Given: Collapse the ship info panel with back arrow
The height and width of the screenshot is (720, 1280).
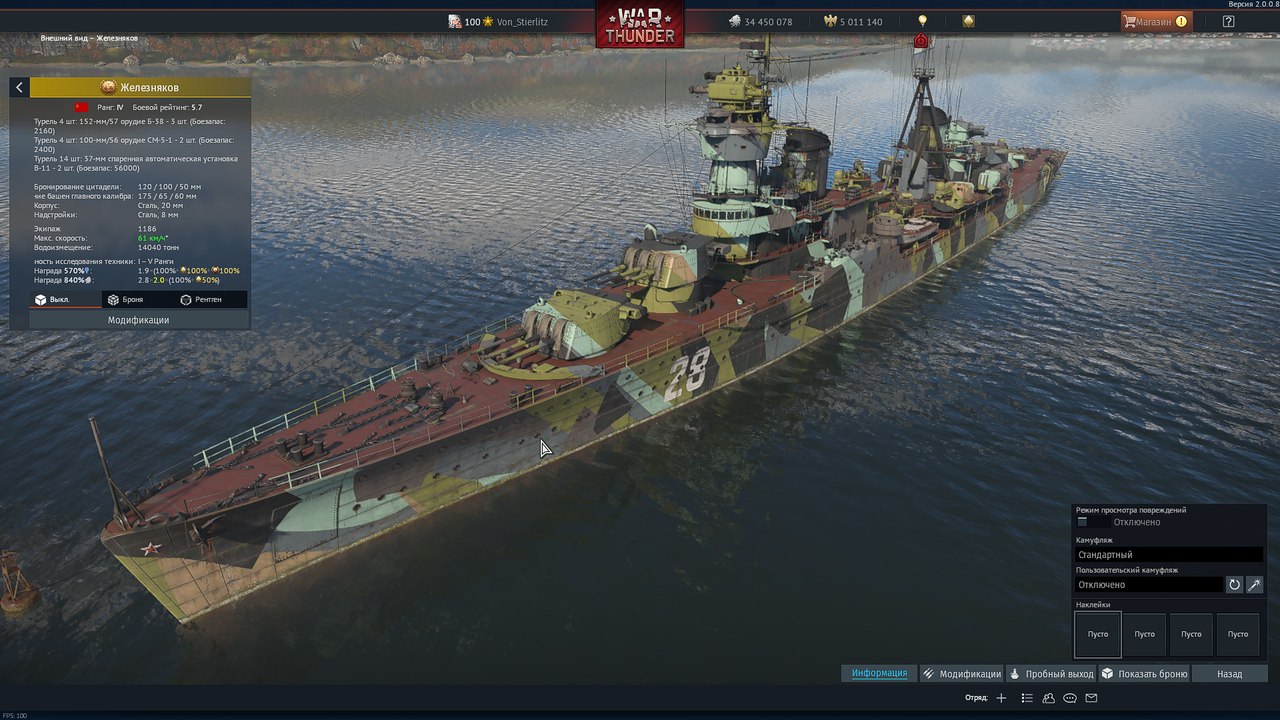Looking at the screenshot, I should click(19, 88).
